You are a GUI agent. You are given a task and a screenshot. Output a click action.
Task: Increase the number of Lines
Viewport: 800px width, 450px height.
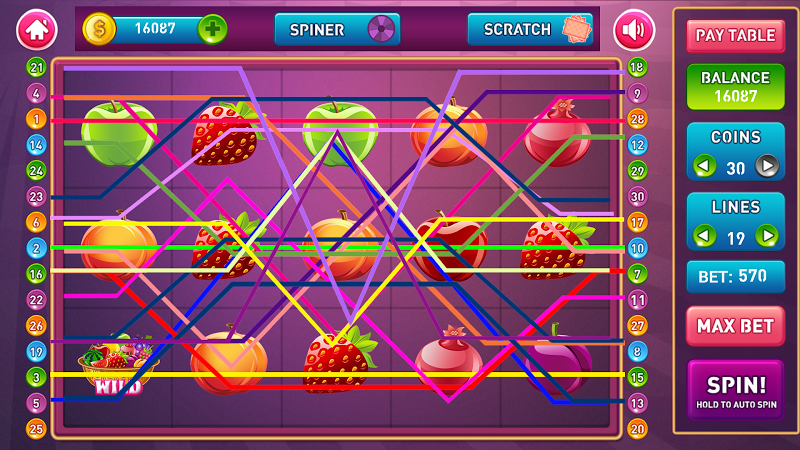point(767,237)
